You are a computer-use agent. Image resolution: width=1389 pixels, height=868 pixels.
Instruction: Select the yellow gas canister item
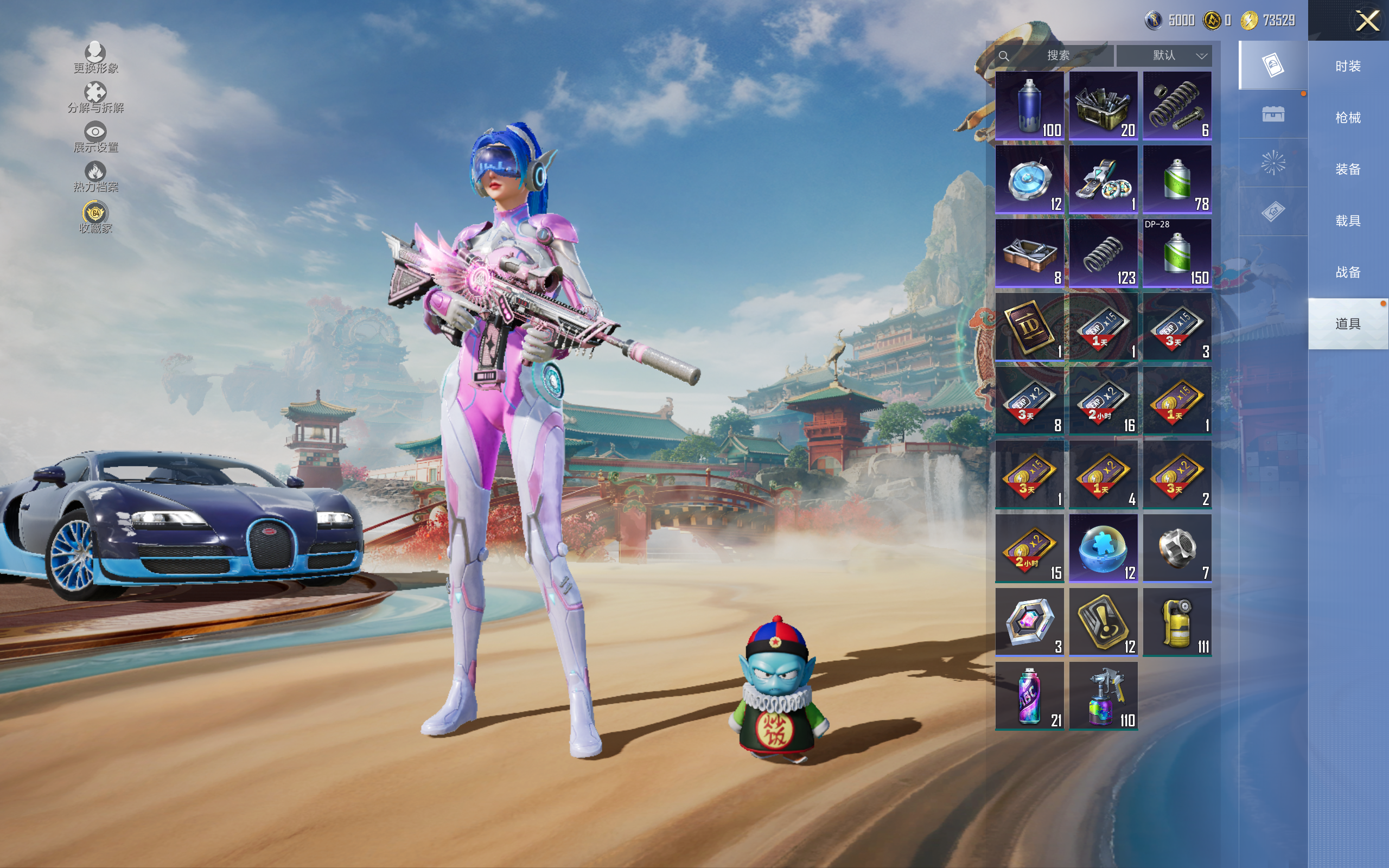1177,622
